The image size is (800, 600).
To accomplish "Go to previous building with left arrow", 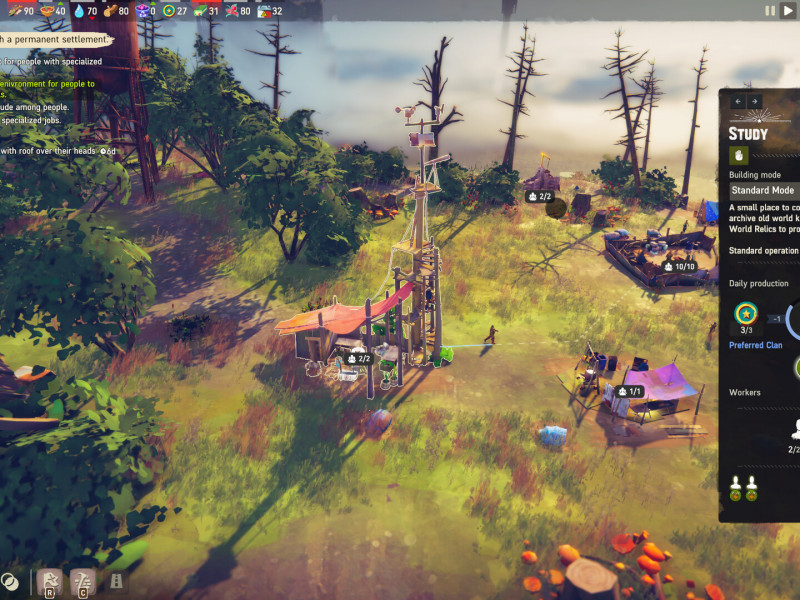I will 739,101.
